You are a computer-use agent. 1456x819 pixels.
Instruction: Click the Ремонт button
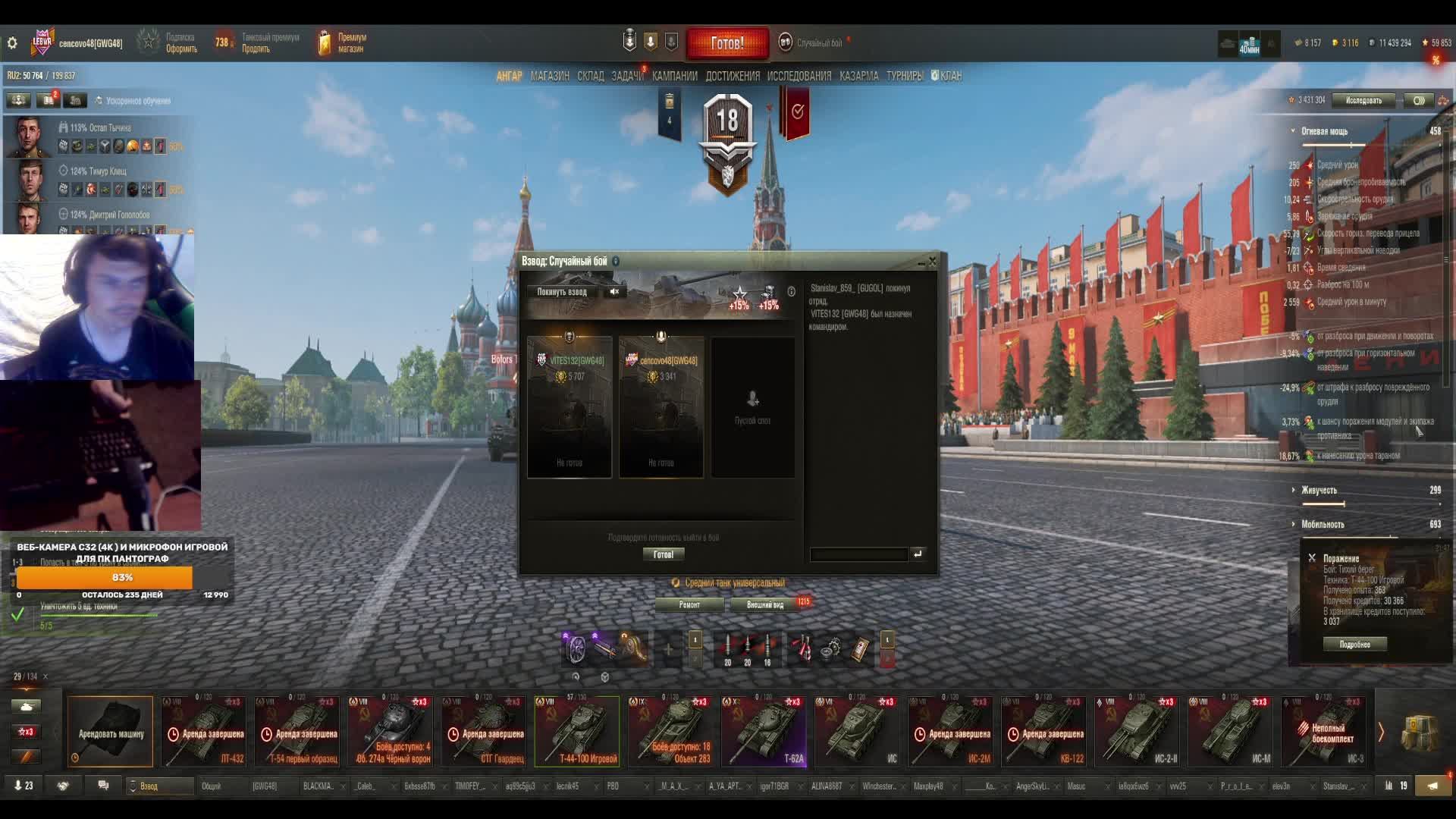click(689, 604)
